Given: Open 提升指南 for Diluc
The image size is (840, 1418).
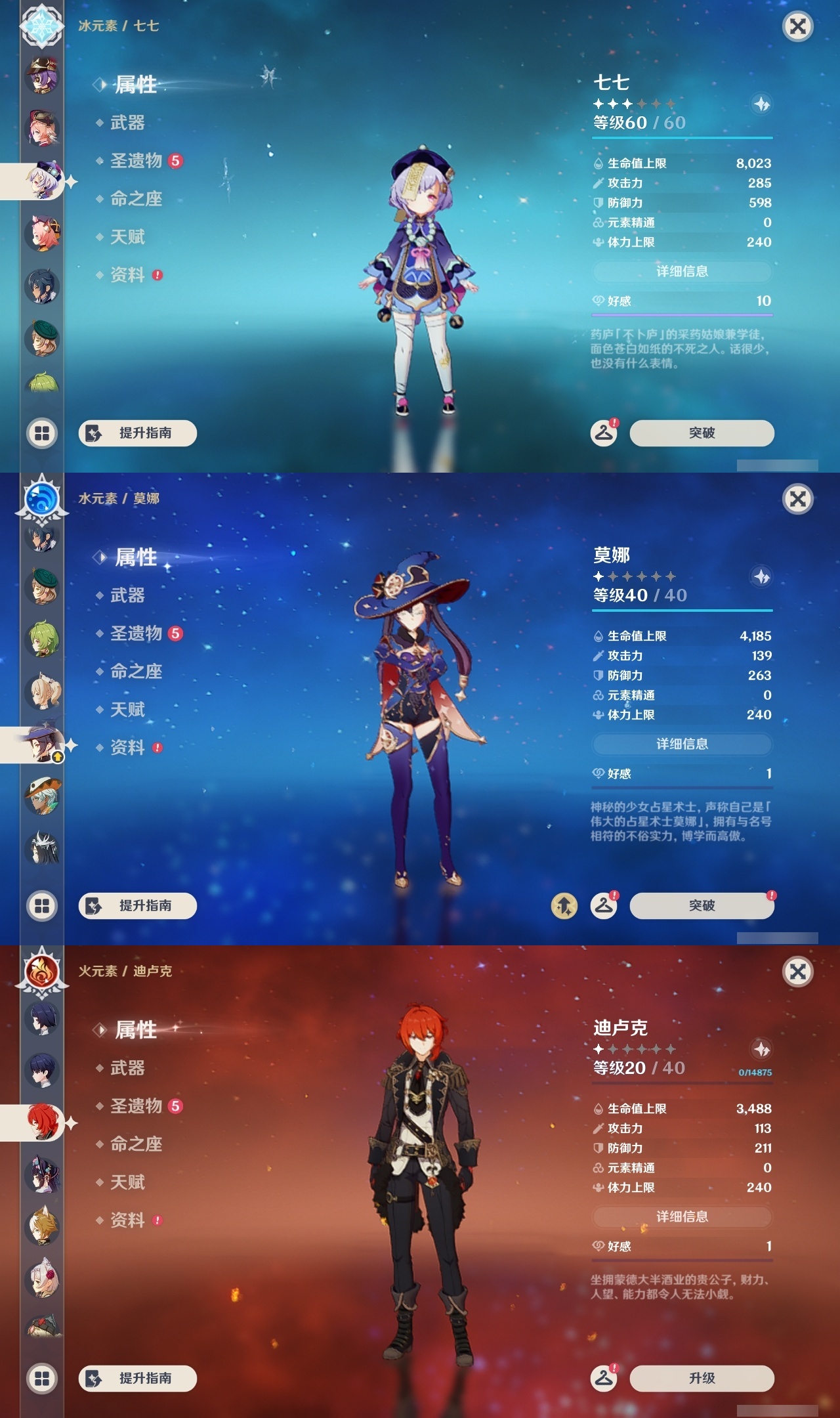Looking at the screenshot, I should pos(138,1379).
